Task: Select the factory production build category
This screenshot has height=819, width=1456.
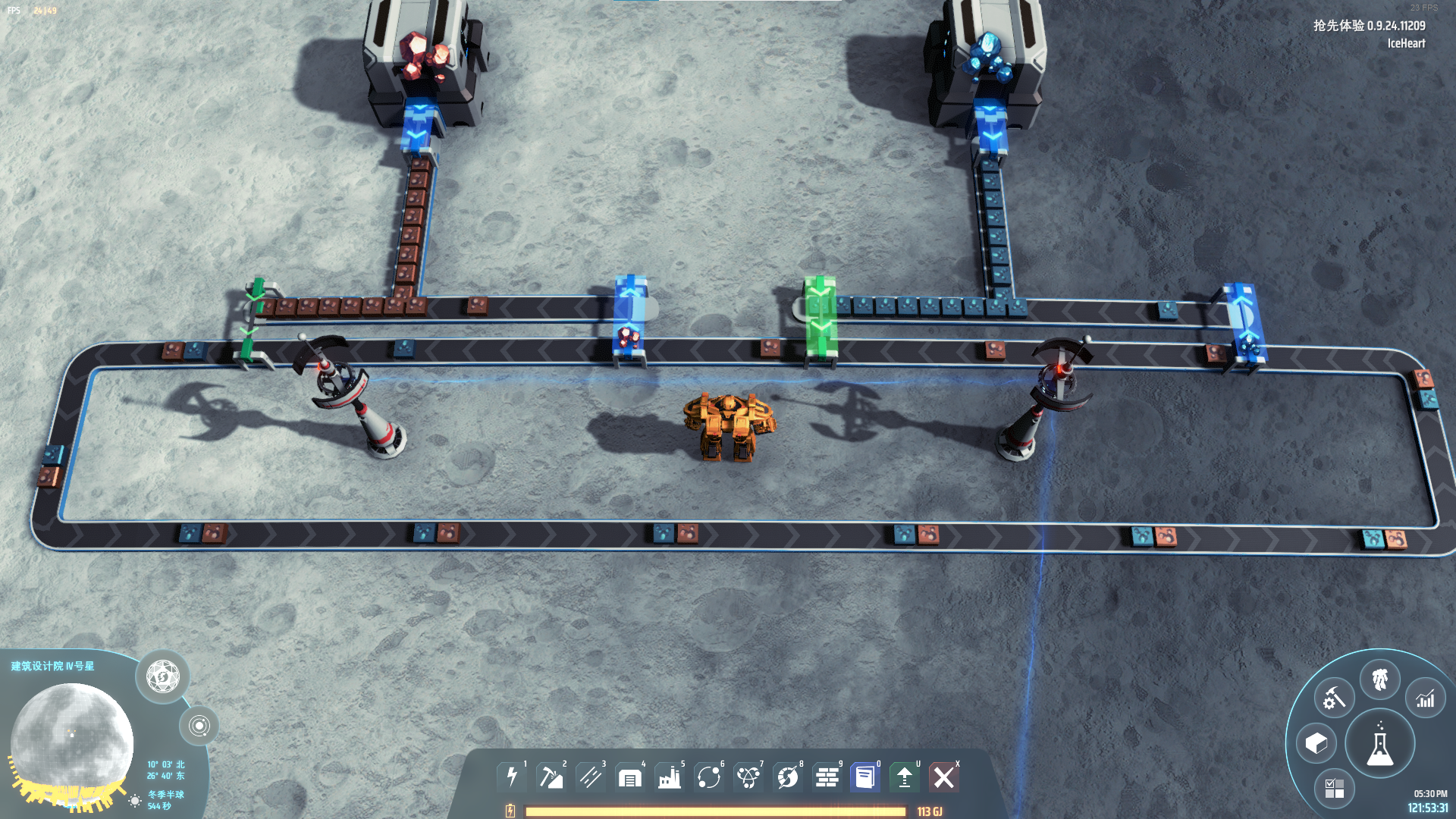Action: (x=670, y=777)
